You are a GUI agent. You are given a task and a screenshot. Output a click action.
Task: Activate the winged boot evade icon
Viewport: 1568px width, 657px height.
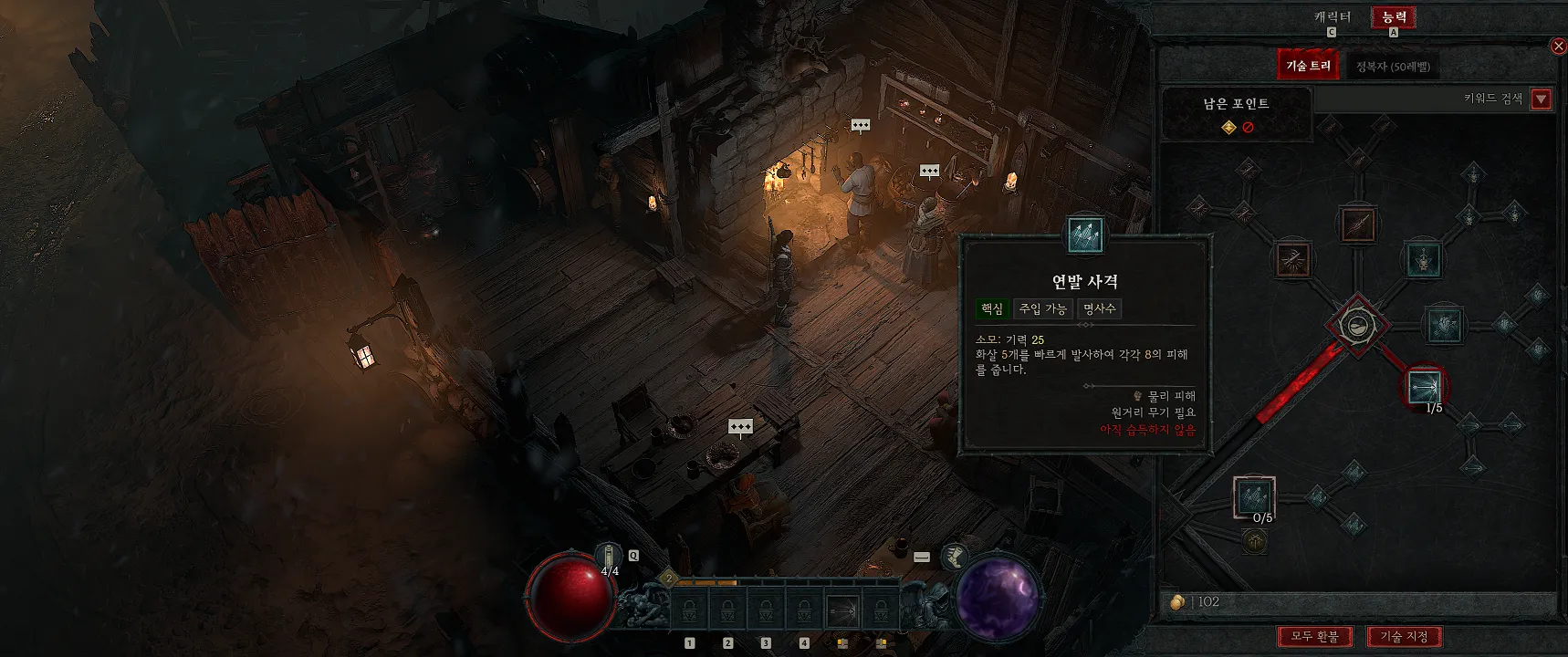[x=954, y=556]
